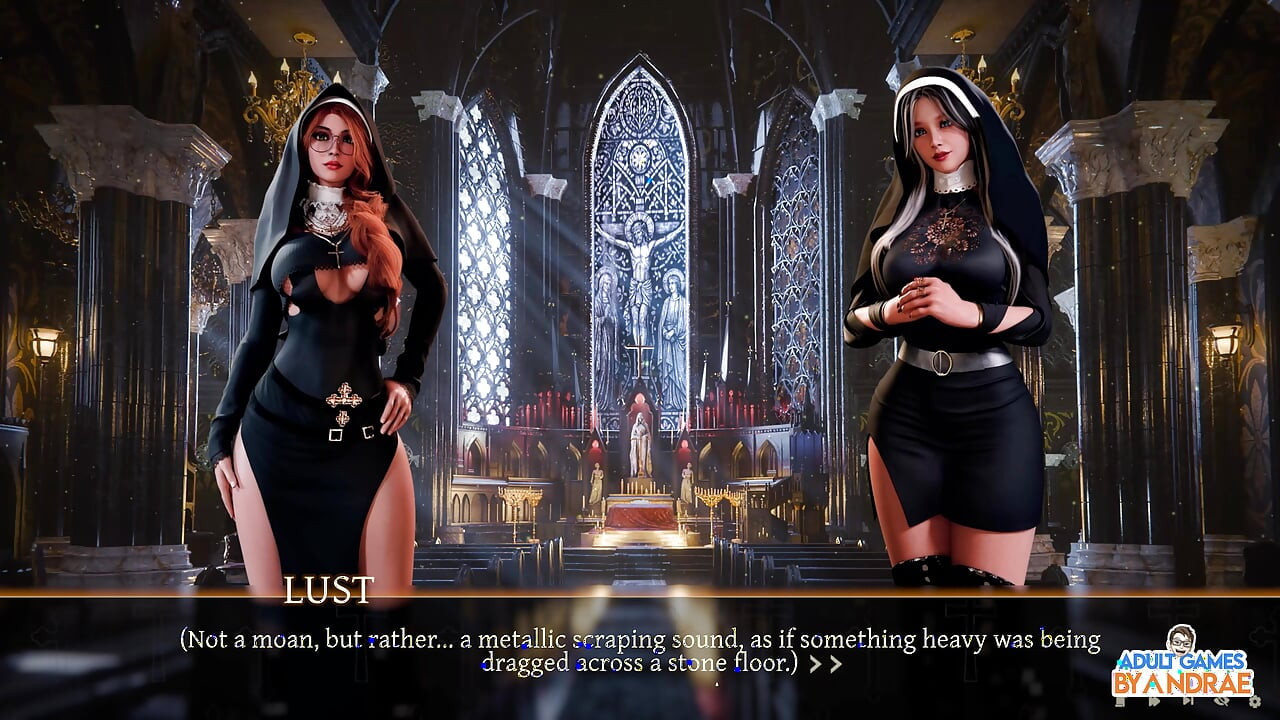Image resolution: width=1280 pixels, height=720 pixels.
Task: Select the fast-forward icon near the watermark
Action: (1155, 702)
